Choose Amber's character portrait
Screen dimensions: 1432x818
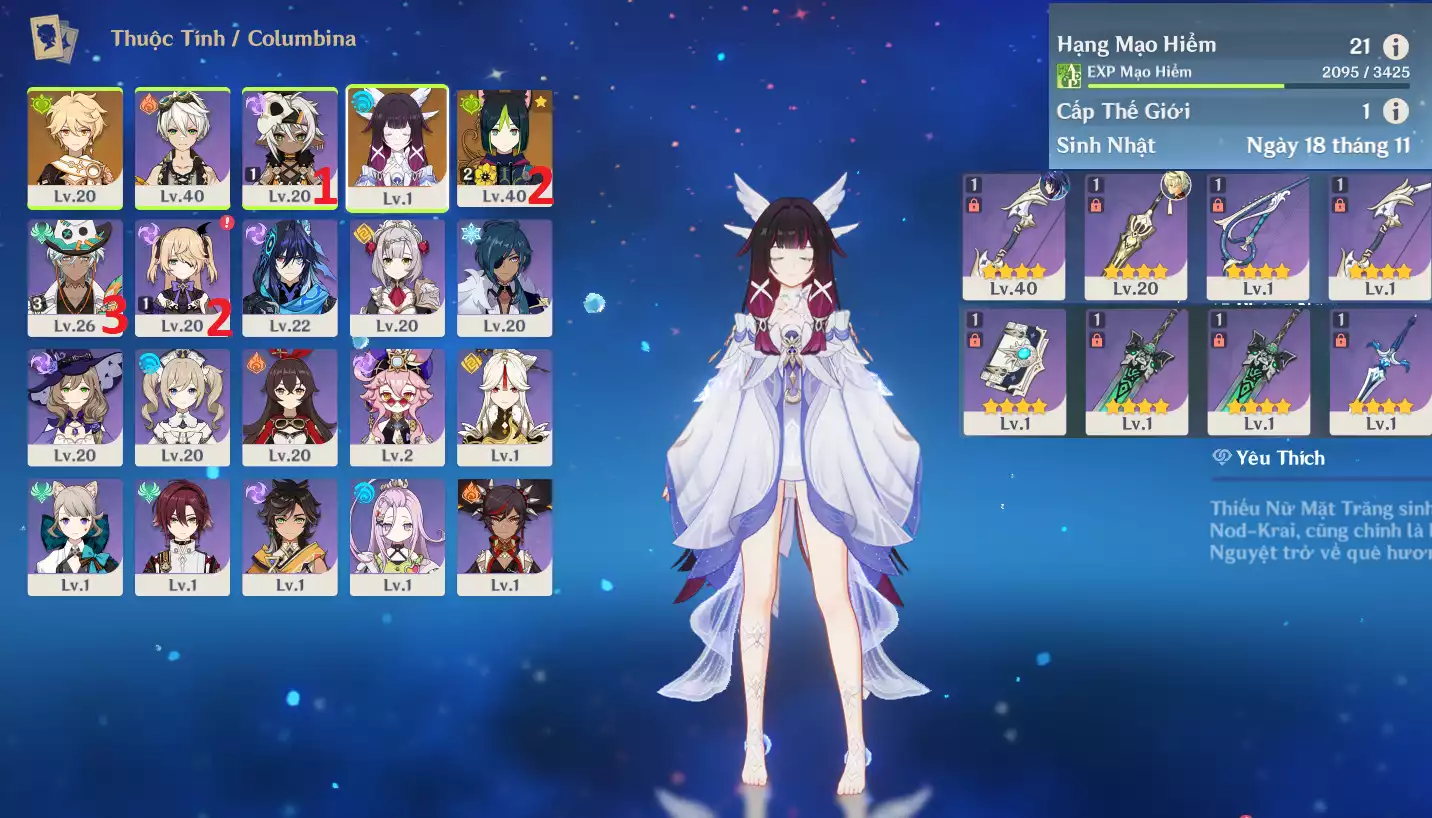[x=290, y=407]
